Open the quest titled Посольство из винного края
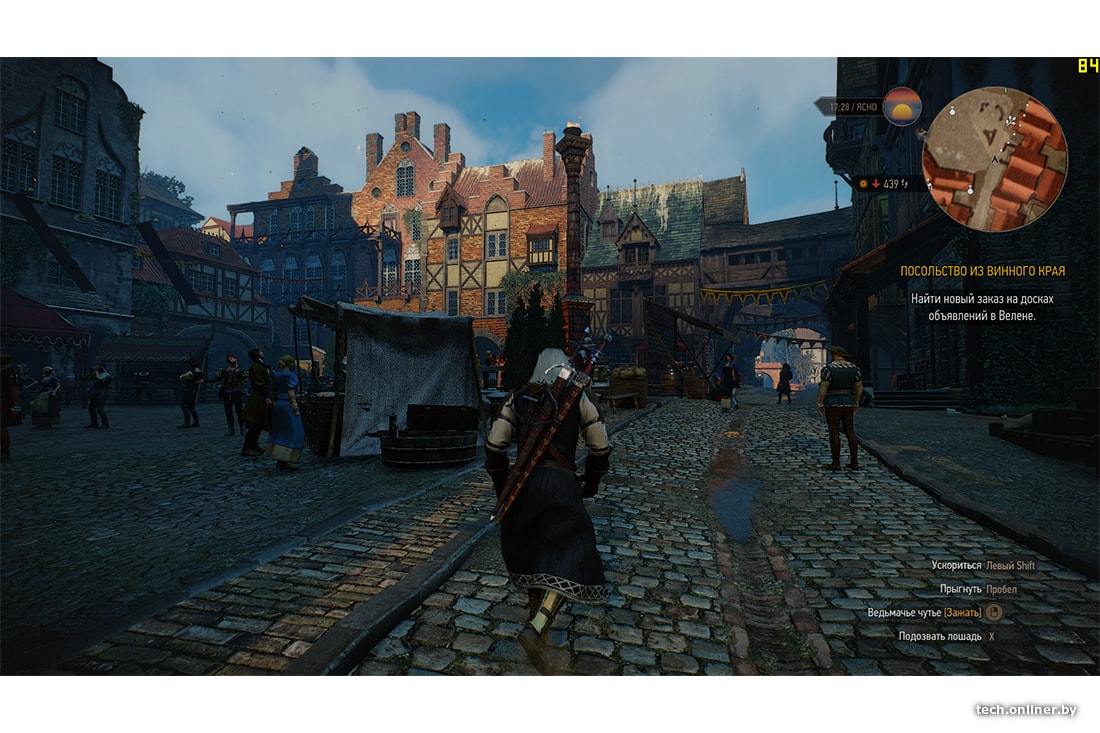The width and height of the screenshot is (1100, 733). pyautogui.click(x=982, y=271)
